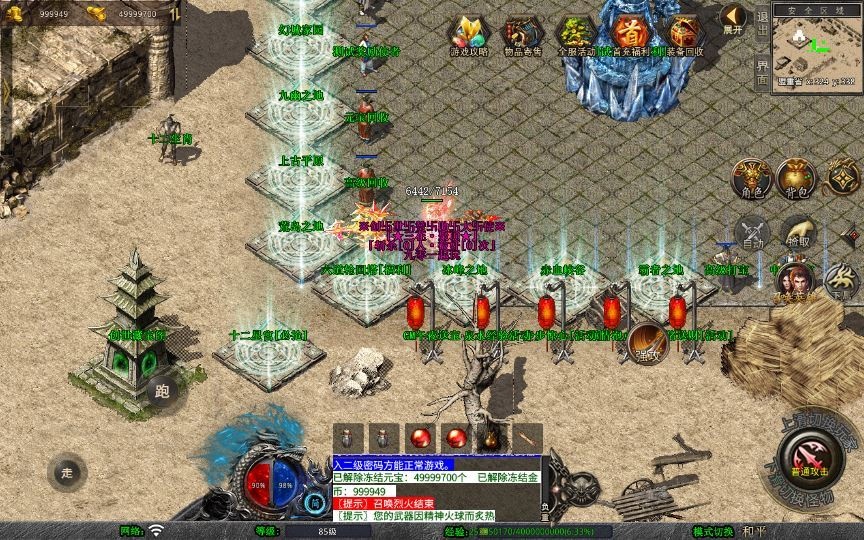
Task: Tap the 拾取 pickup button
Action: tap(798, 233)
